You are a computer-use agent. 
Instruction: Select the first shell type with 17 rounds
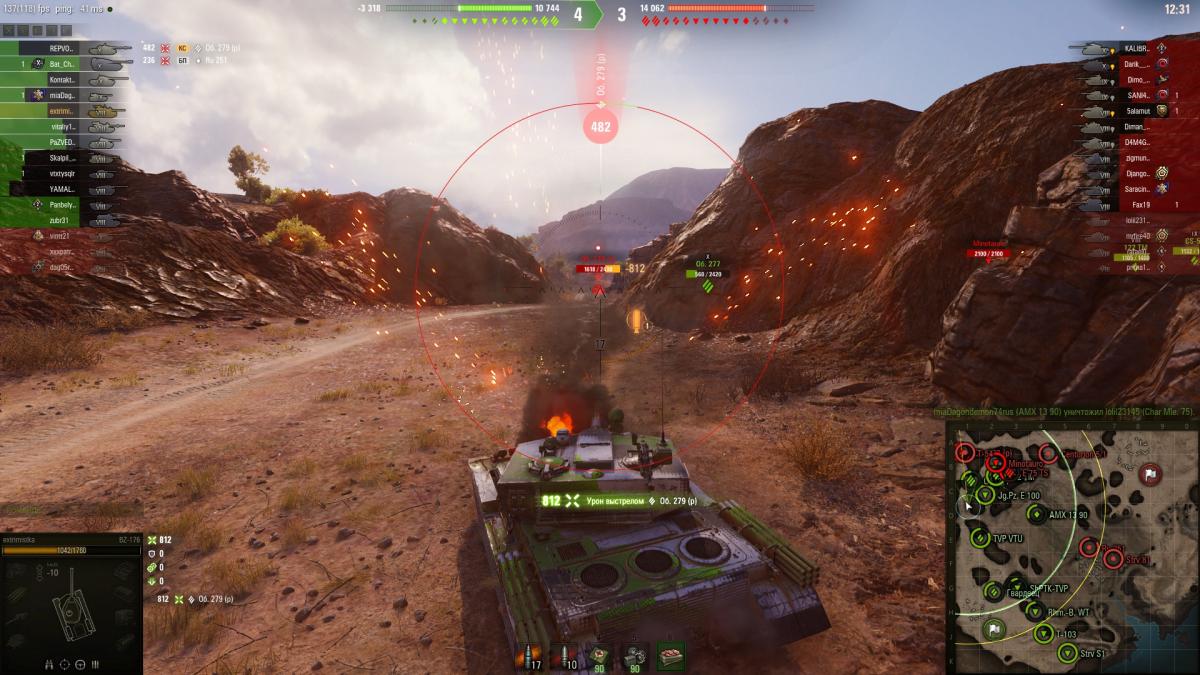pyautogui.click(x=527, y=656)
